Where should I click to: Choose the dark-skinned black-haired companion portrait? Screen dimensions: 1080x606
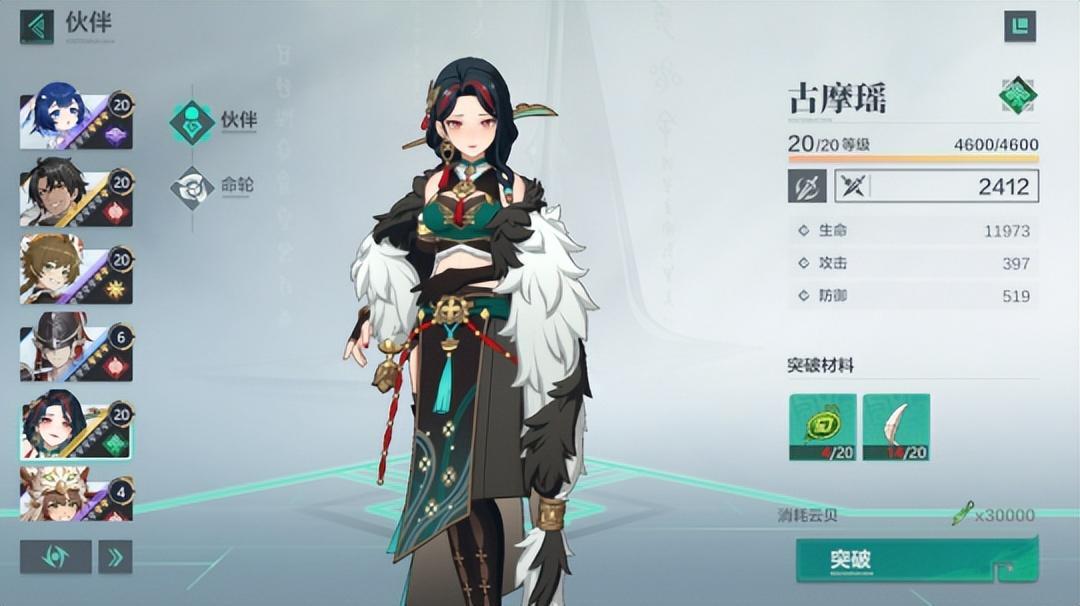(76, 197)
